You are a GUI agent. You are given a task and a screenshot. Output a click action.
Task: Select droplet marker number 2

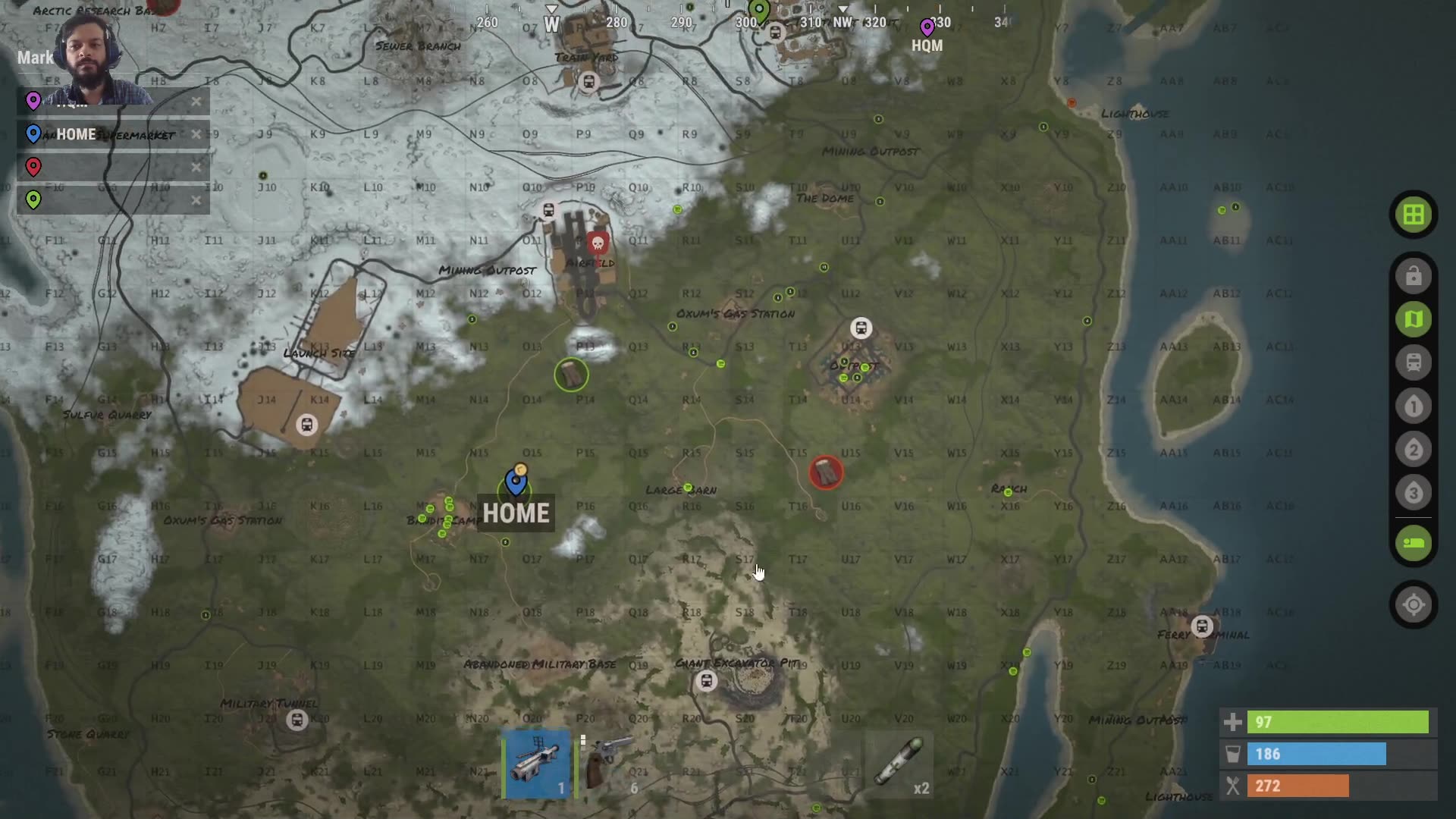point(1412,449)
